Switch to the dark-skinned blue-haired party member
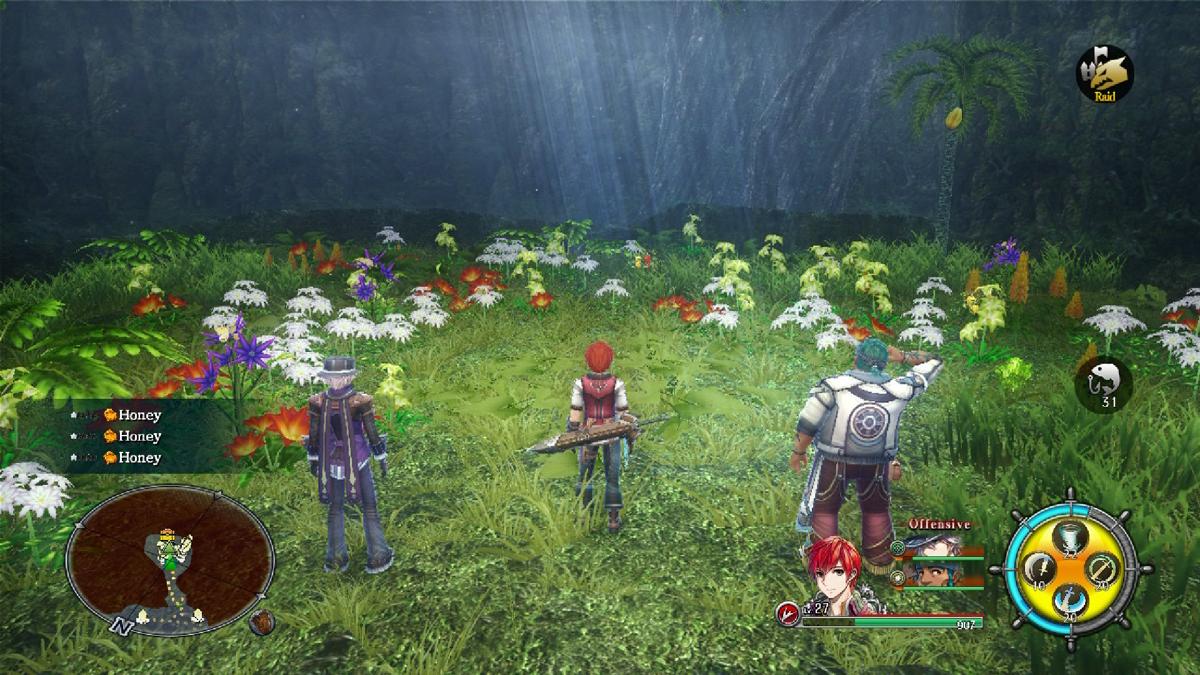This screenshot has height=675, width=1200. click(936, 575)
